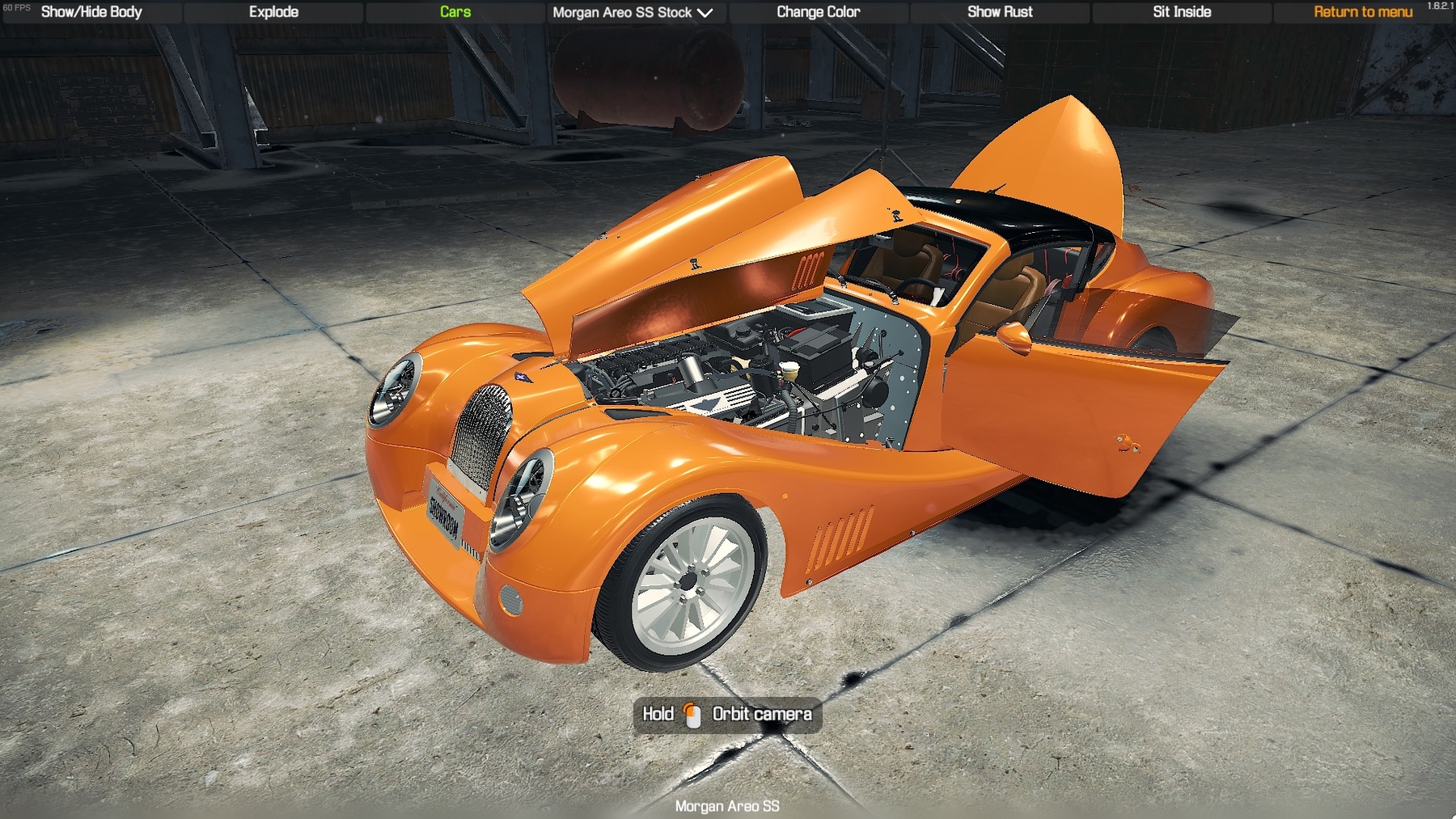
Task: Click the Explode button
Action: tap(273, 12)
